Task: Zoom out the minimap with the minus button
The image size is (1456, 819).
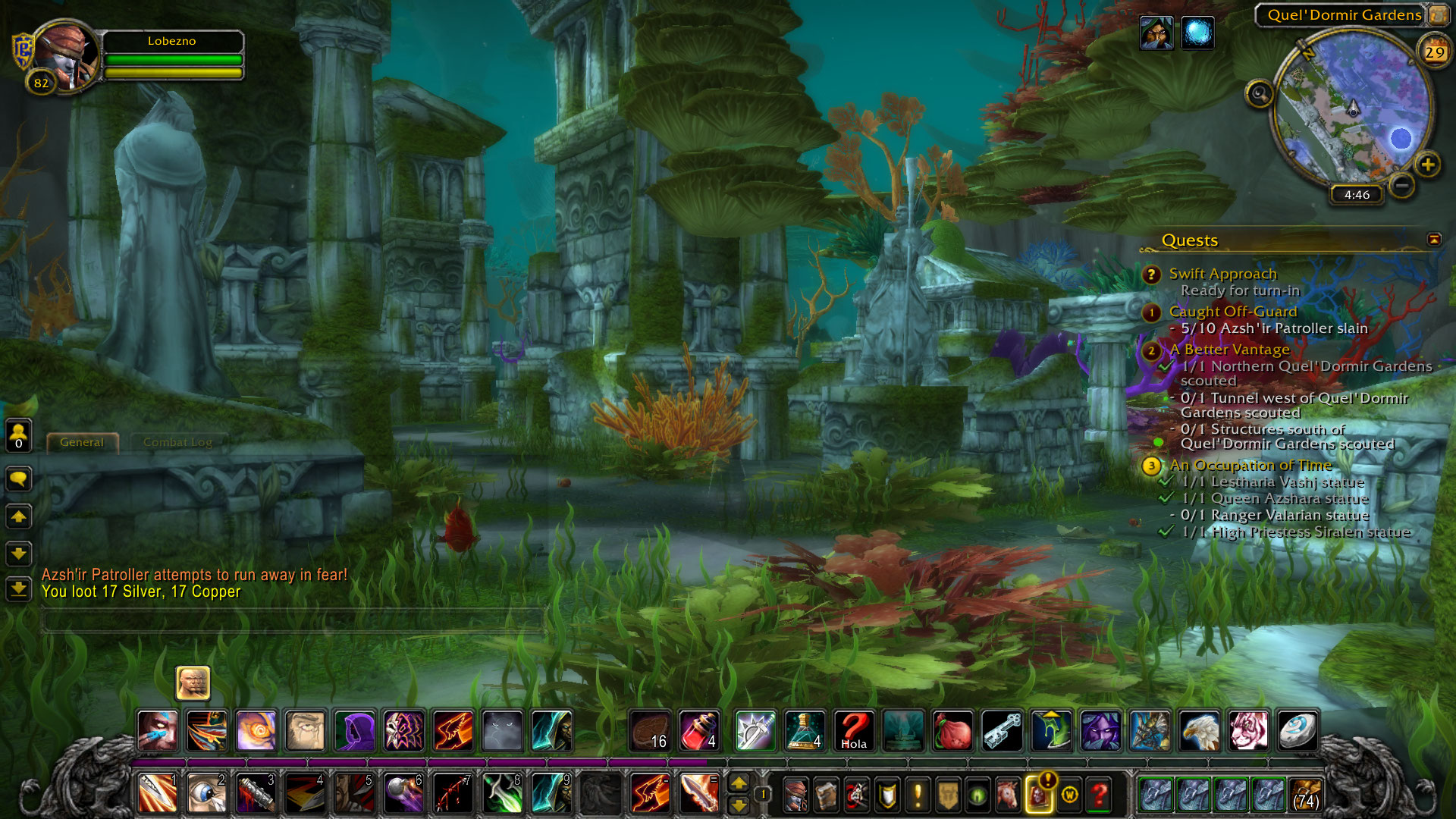Action: pos(1402,185)
